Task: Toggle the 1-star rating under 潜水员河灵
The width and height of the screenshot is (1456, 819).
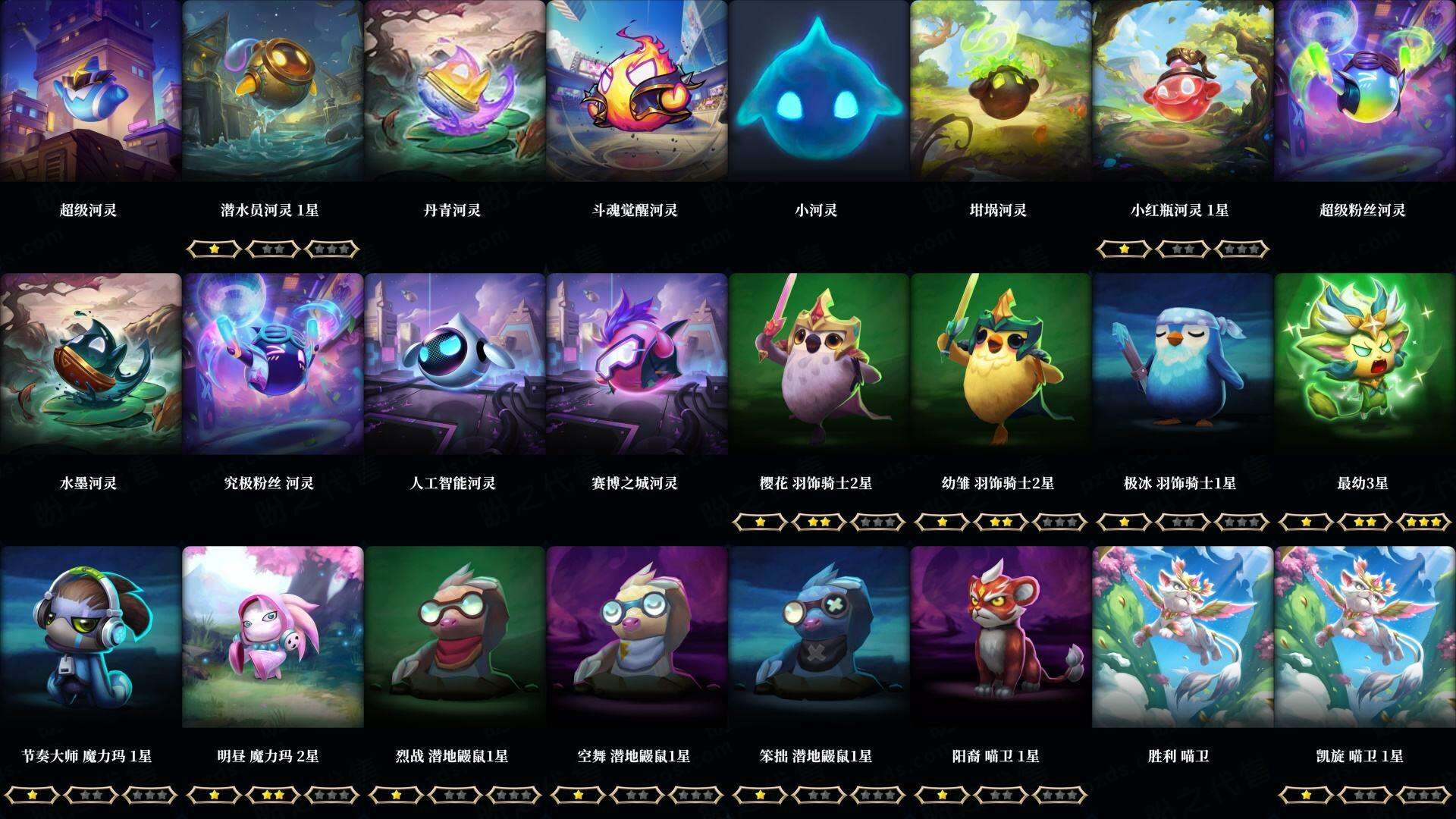Action: [x=214, y=249]
